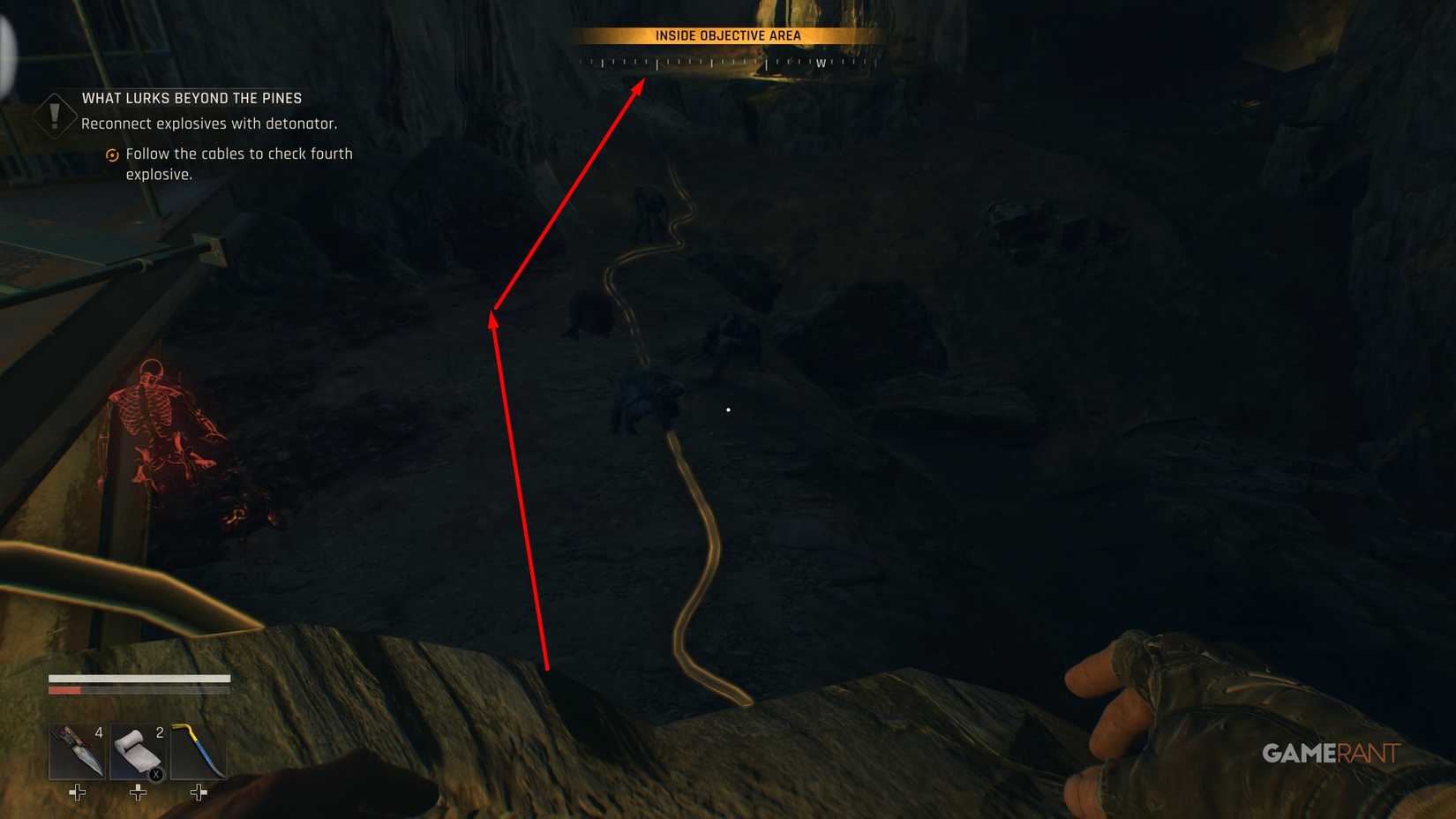Click the d-pad plus under the bandage slot

137,793
